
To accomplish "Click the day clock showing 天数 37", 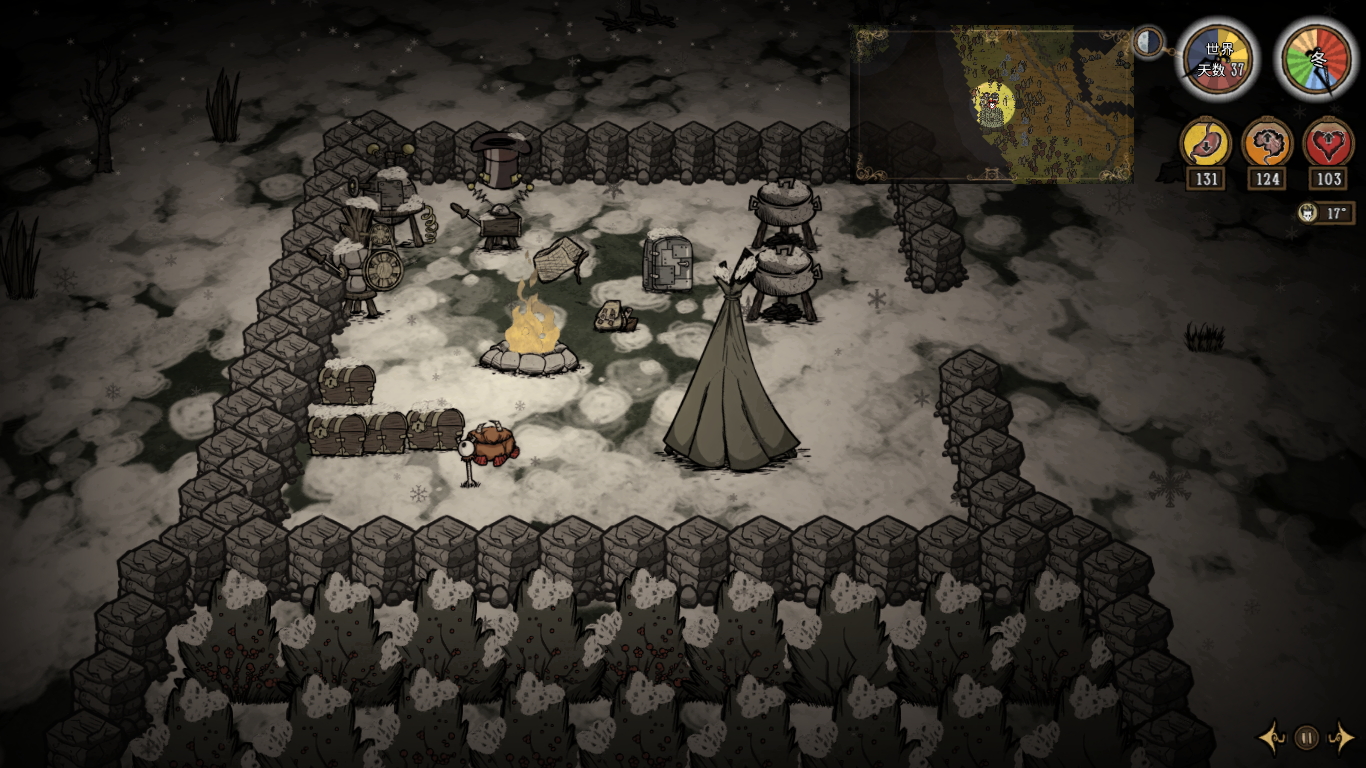I will pyautogui.click(x=1217, y=60).
